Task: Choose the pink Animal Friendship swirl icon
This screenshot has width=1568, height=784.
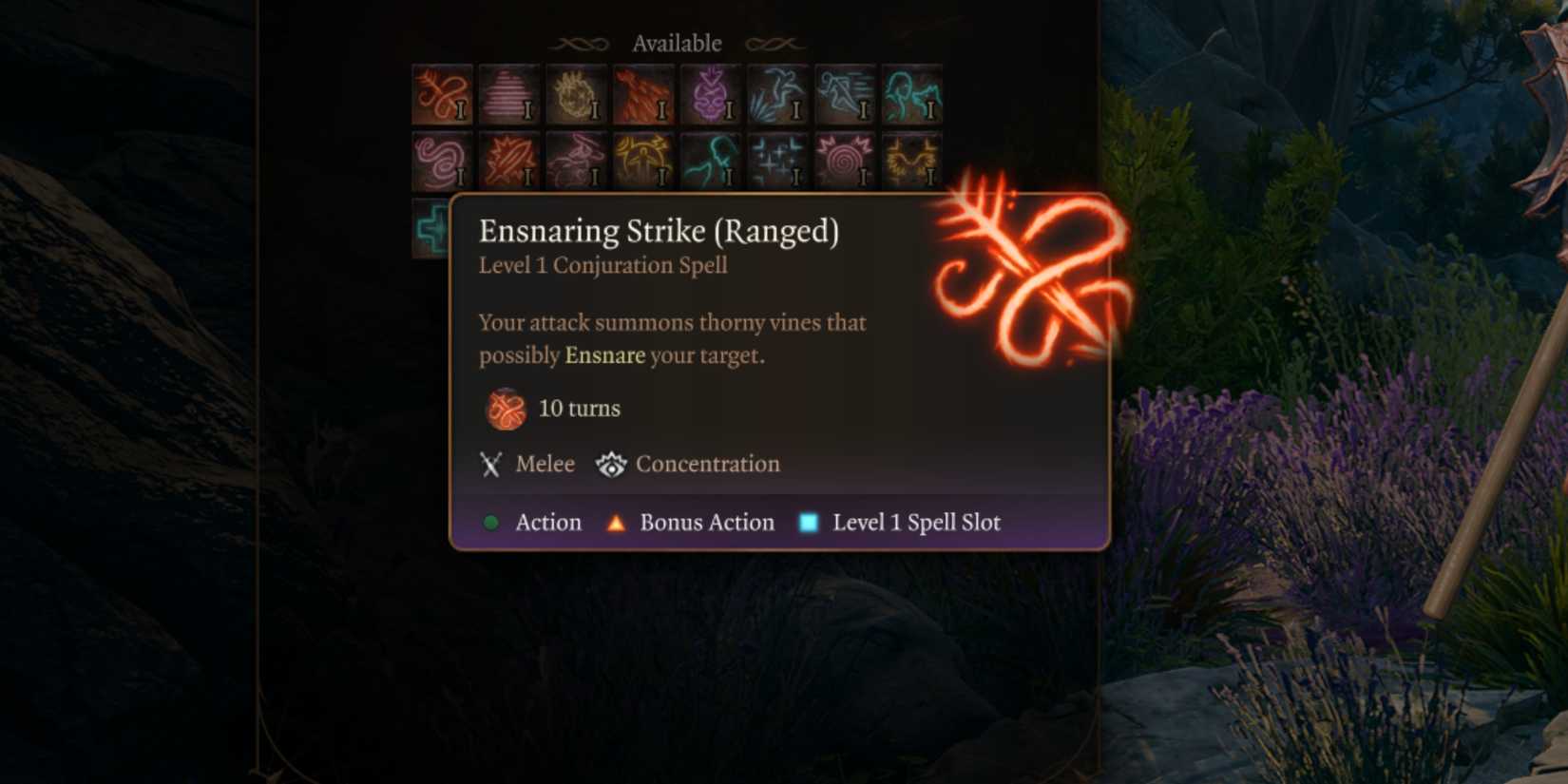Action: (x=440, y=162)
